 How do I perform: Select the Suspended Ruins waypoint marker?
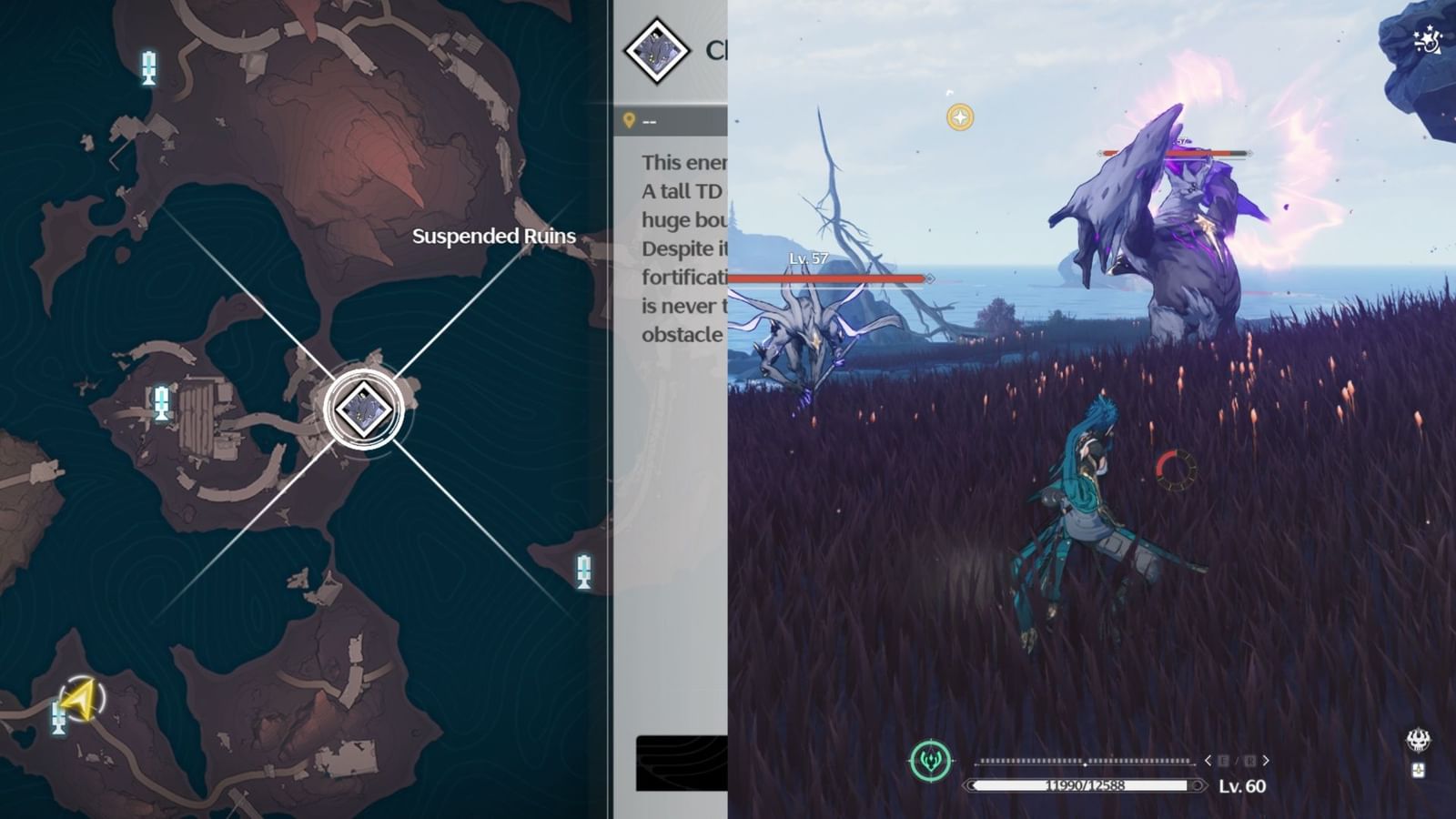(x=363, y=408)
